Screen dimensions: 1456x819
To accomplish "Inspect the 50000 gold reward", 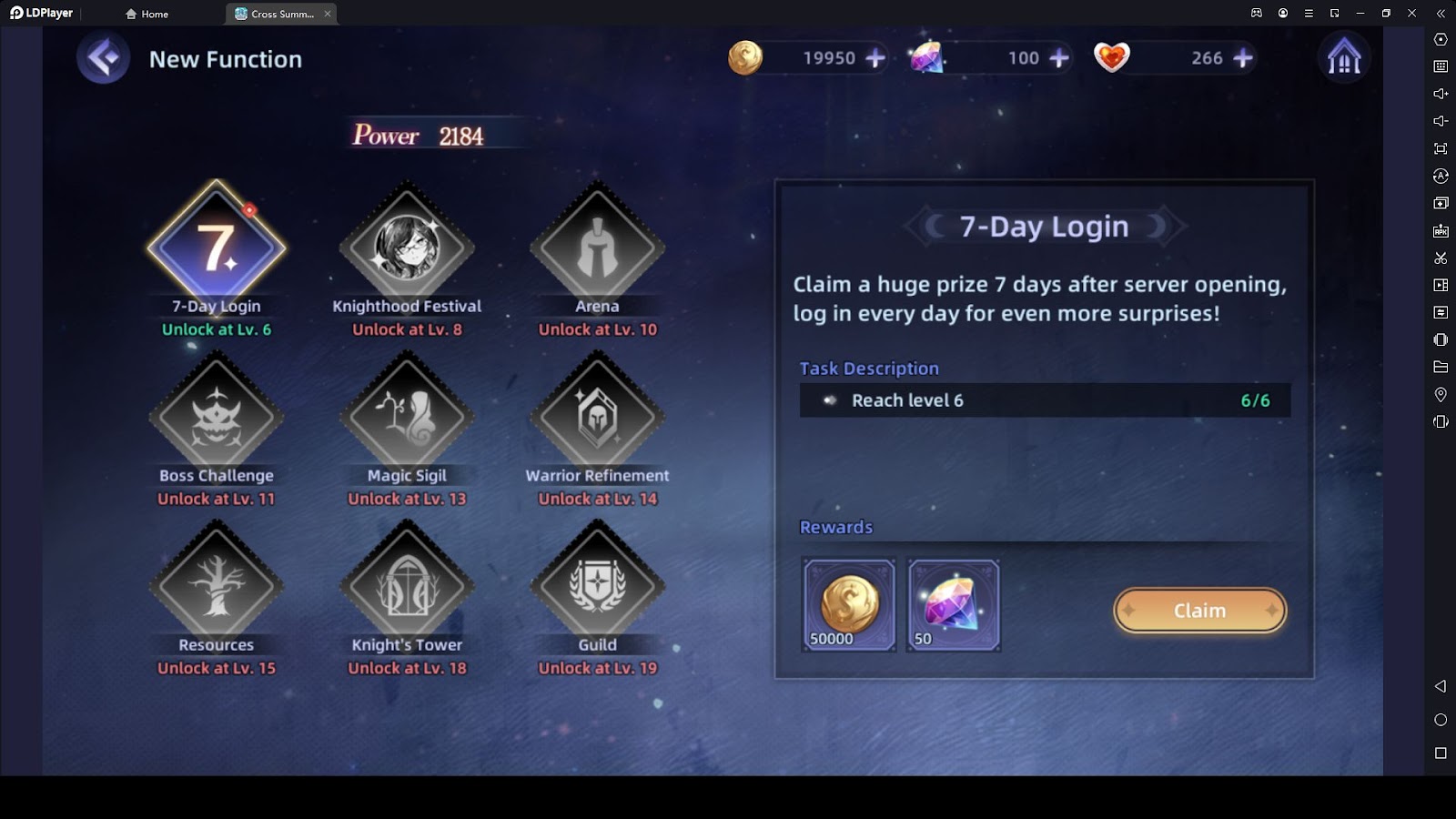I will (x=848, y=605).
